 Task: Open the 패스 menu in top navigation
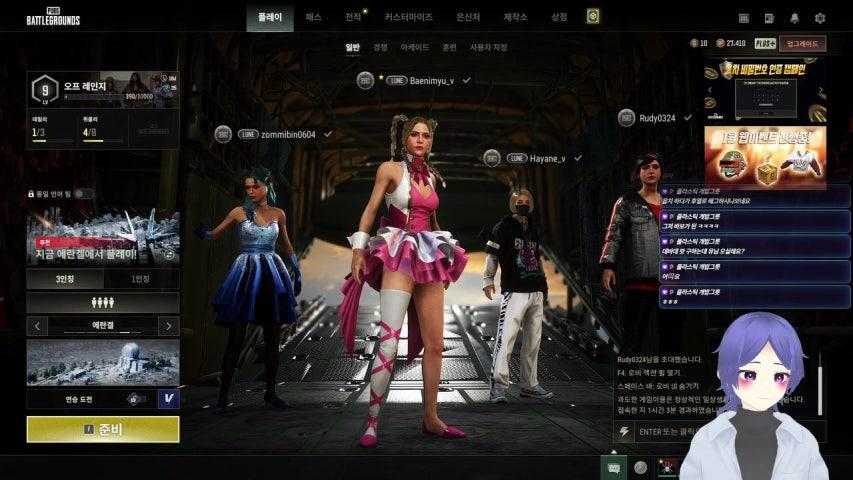pos(313,17)
